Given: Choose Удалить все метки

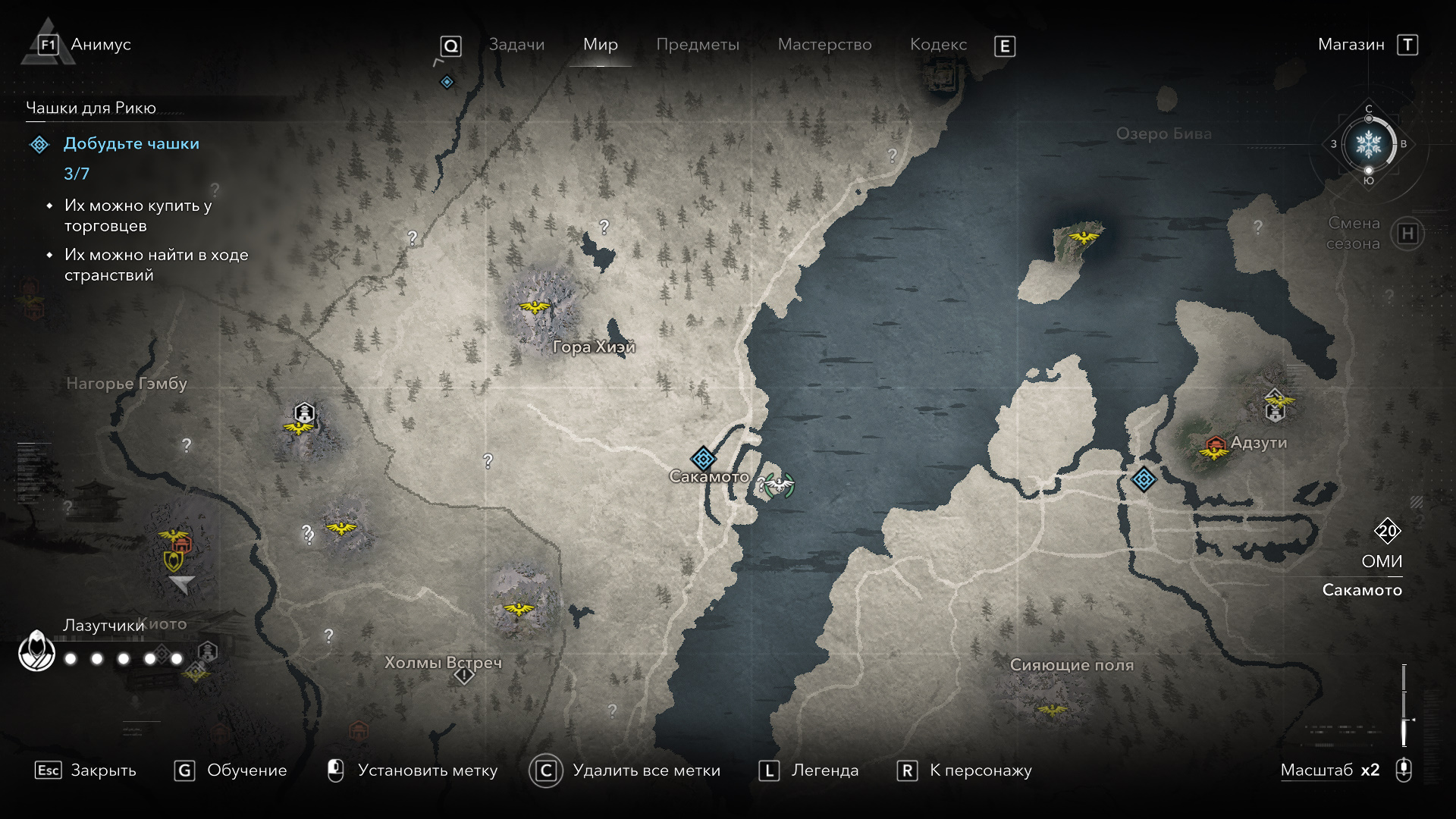Looking at the screenshot, I should pos(646,770).
